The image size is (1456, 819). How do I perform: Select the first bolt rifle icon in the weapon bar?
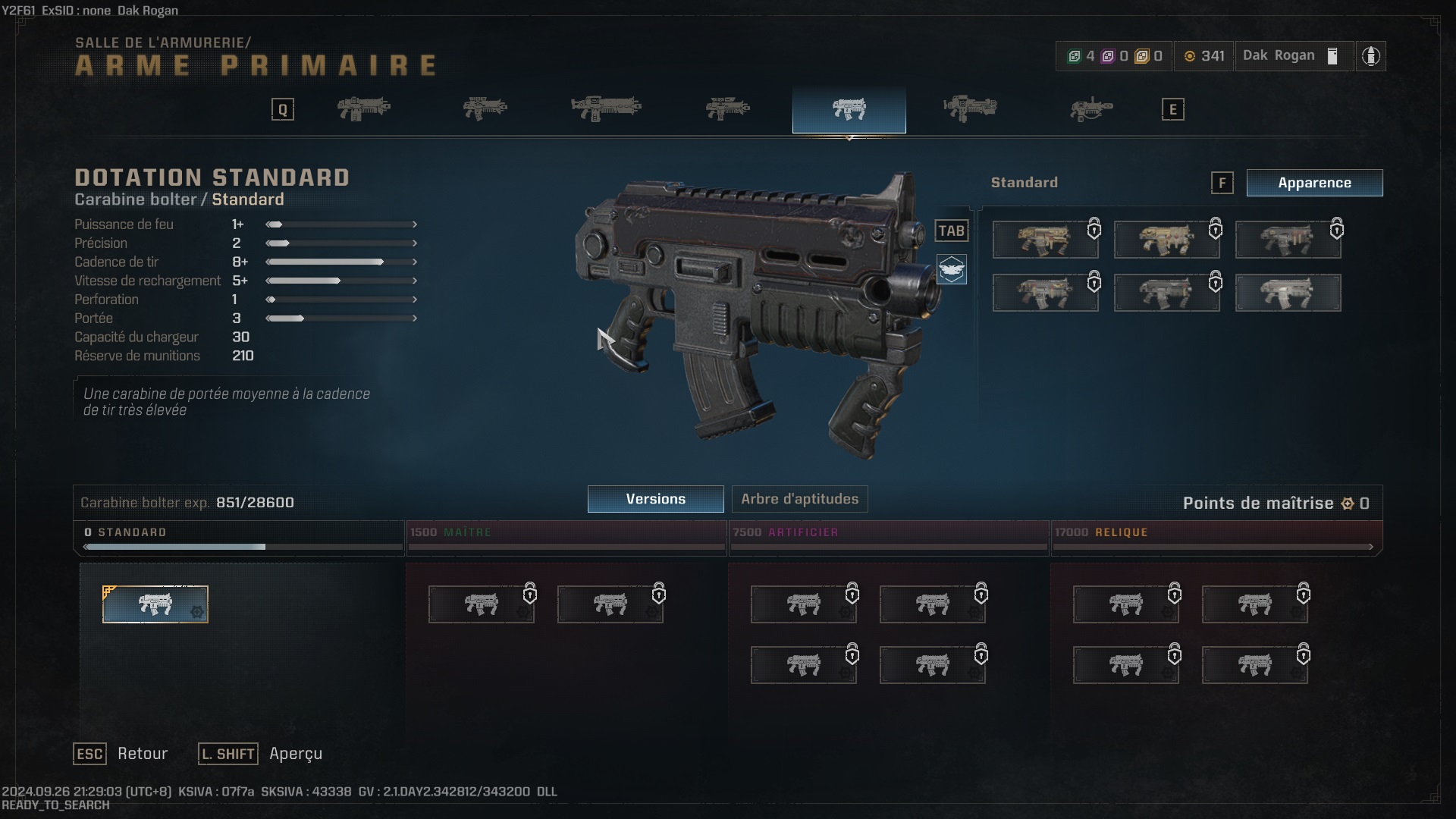pyautogui.click(x=364, y=108)
